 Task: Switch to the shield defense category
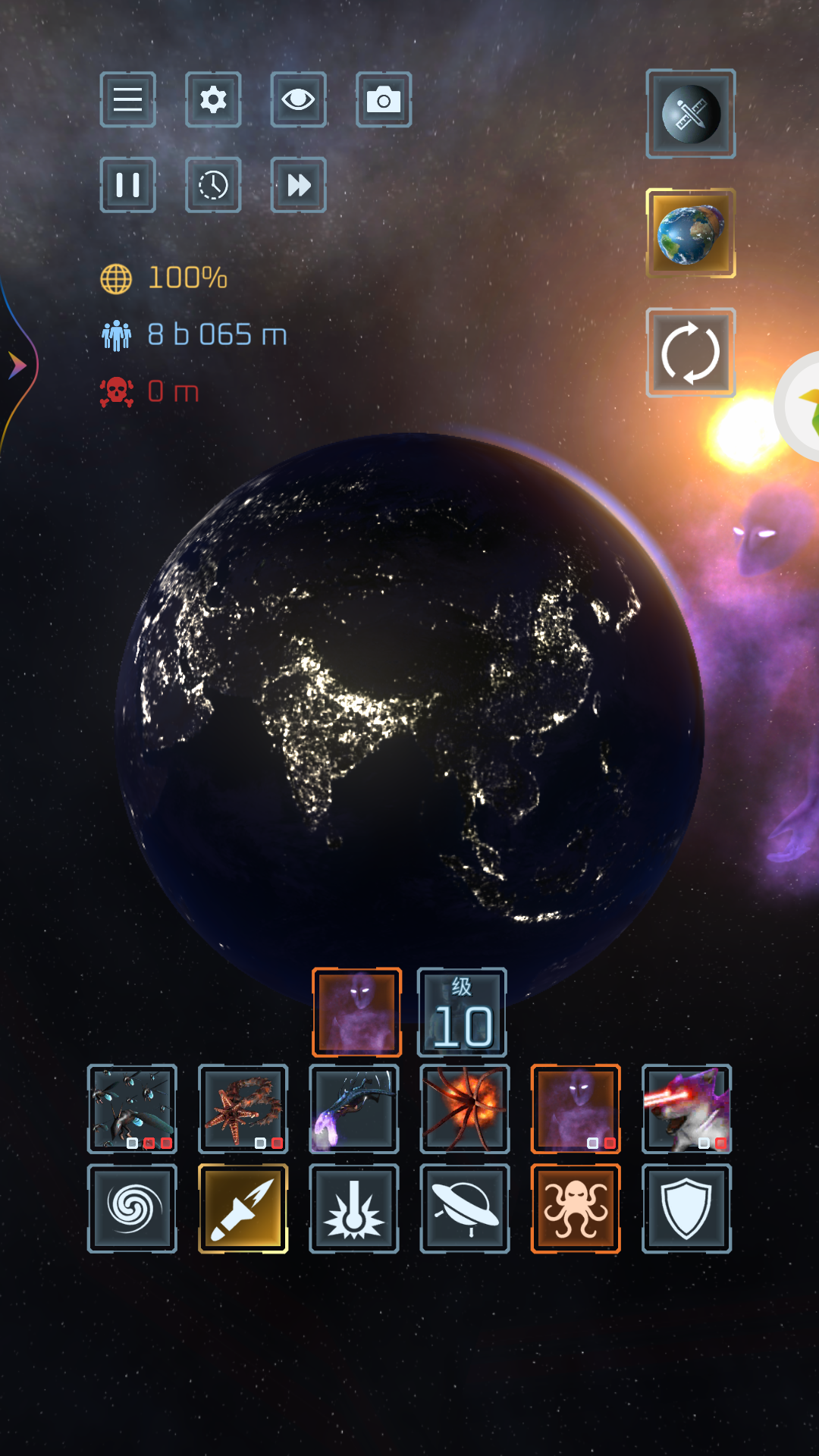(x=686, y=1208)
